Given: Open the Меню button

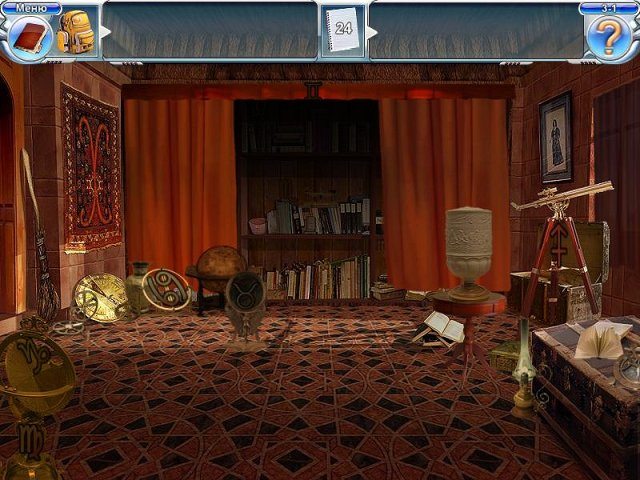Looking at the screenshot, I should [x=31, y=8].
